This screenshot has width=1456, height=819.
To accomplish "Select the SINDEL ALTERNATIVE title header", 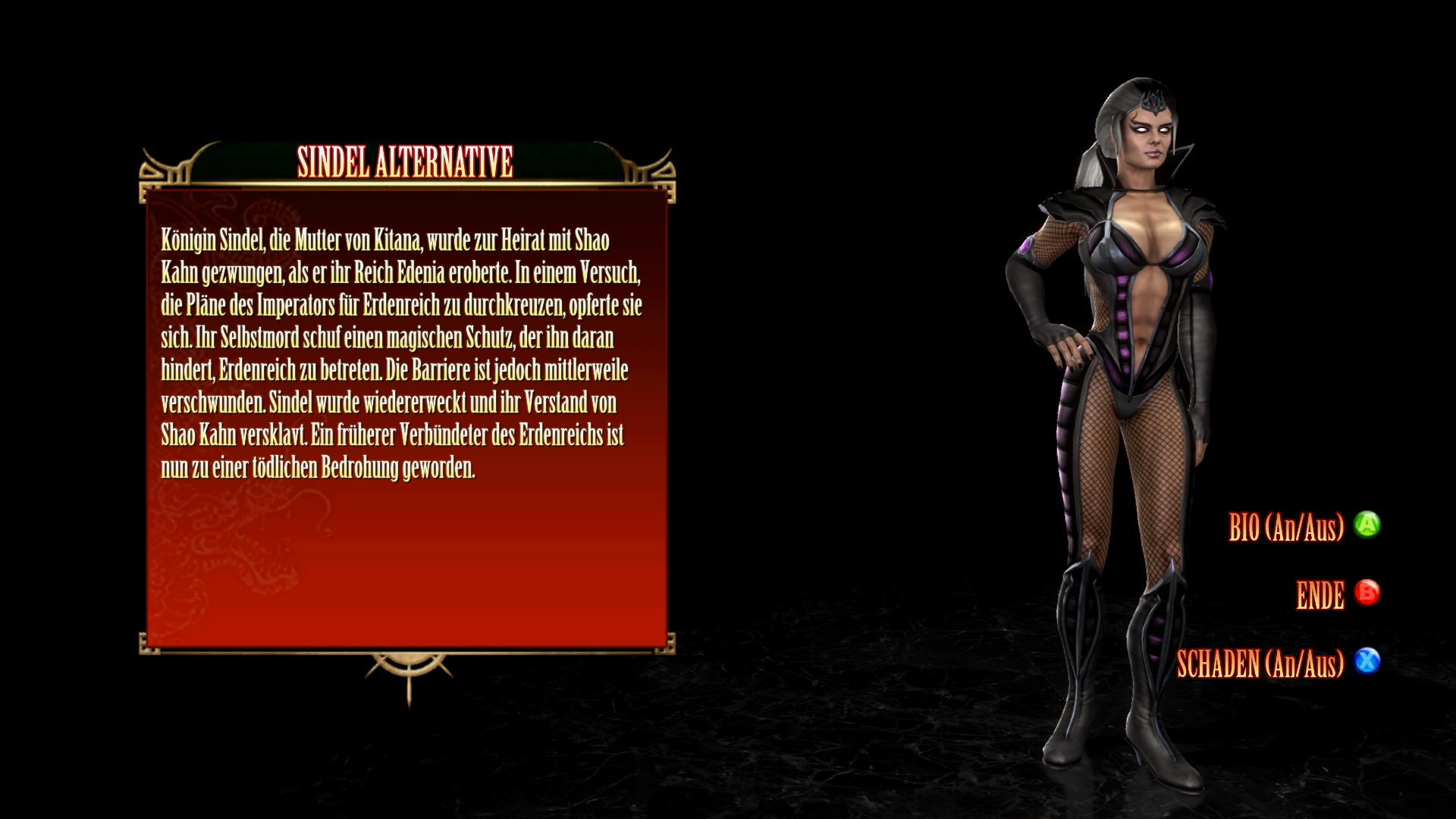I will point(406,161).
